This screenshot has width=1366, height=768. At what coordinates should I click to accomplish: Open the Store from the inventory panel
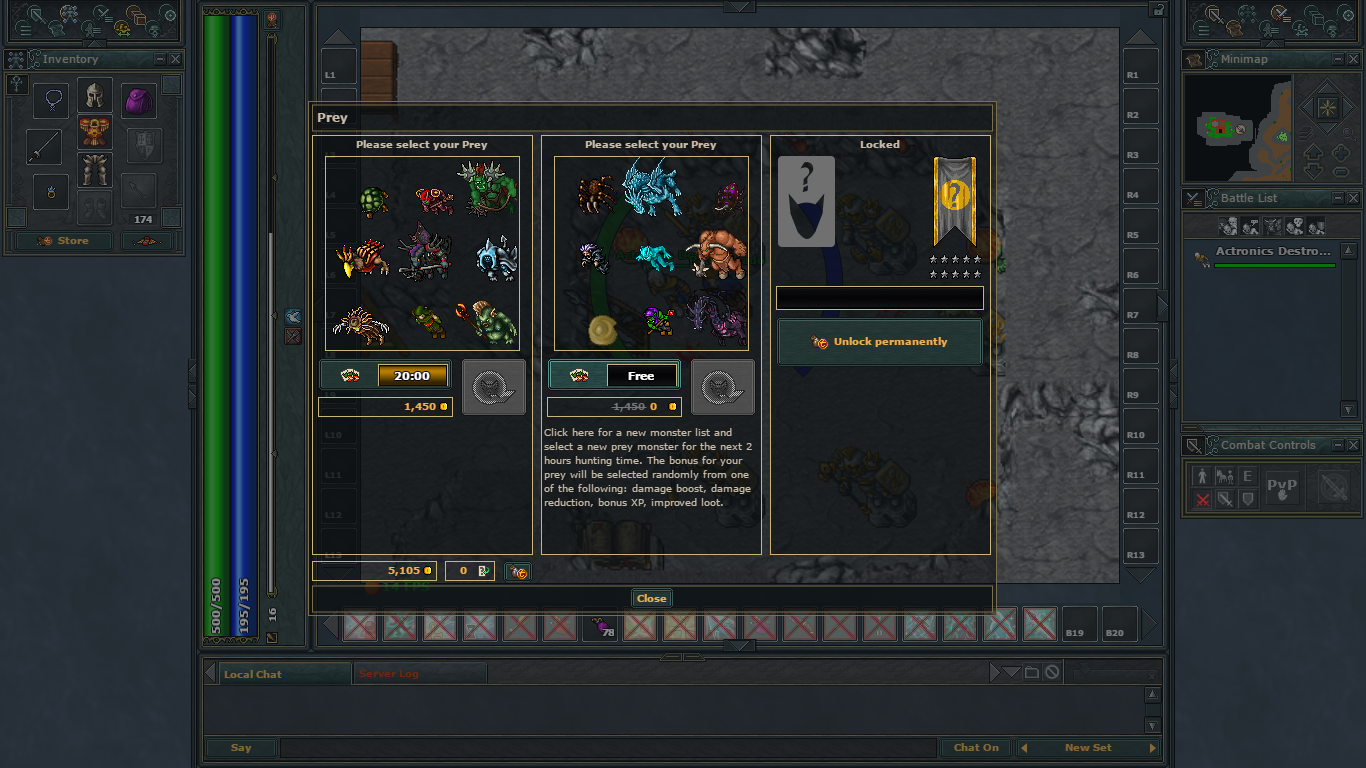[x=63, y=241]
